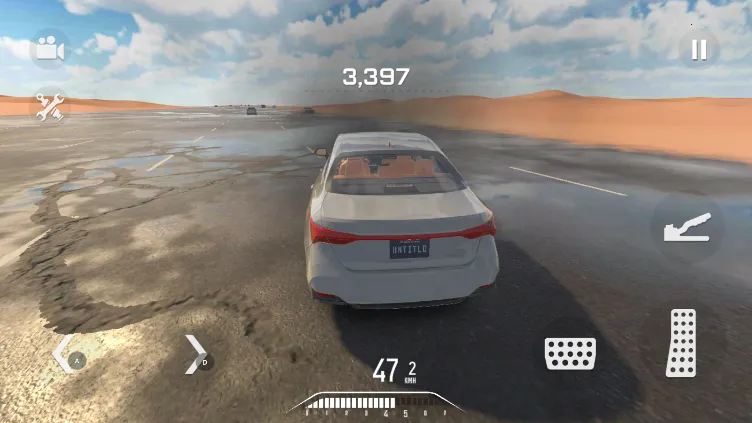The width and height of the screenshot is (752, 423).
Task: Pause the game
Action: click(698, 50)
